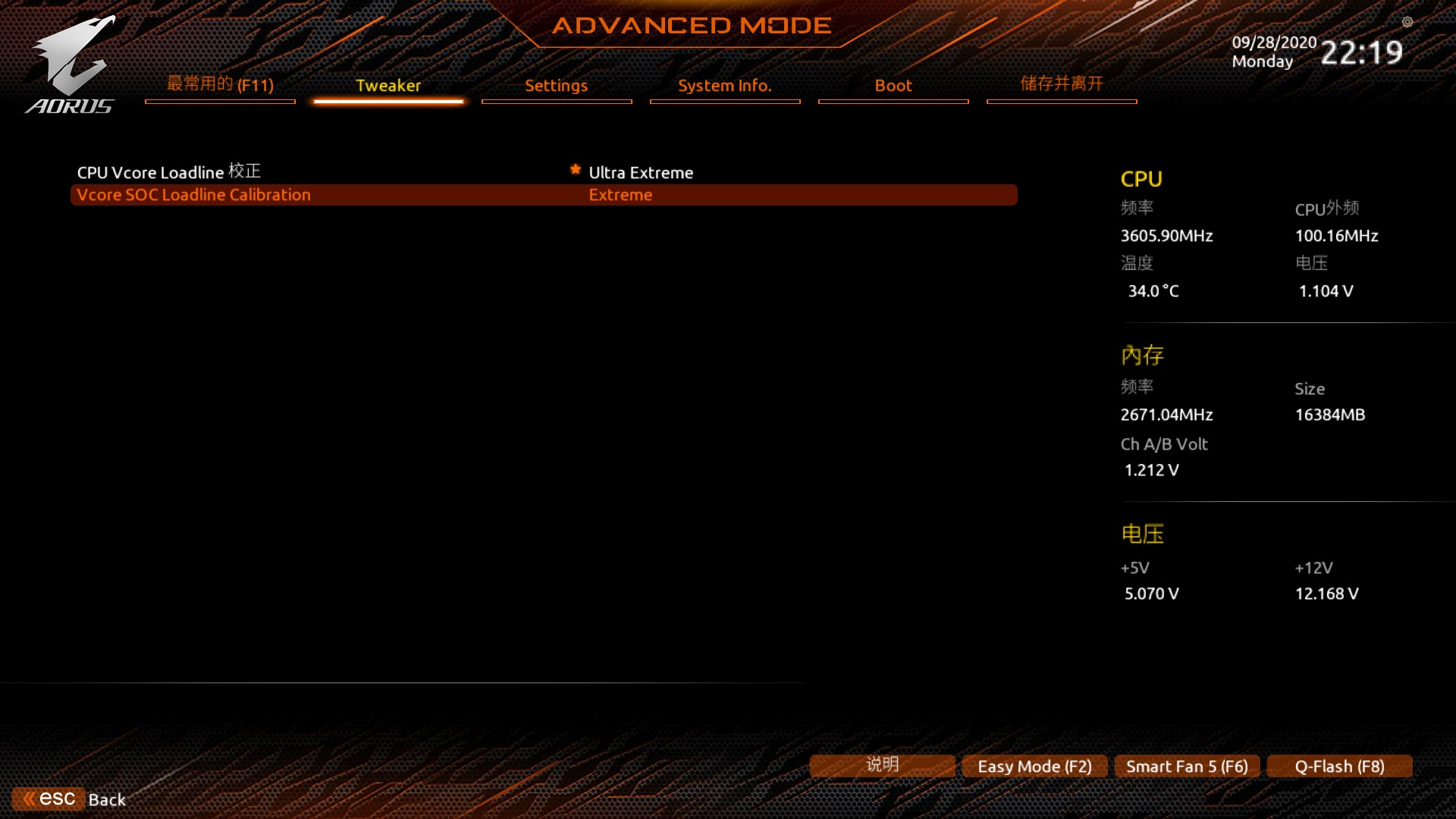Switch to the 储存并离开 save and exit tab
Screen dimensions: 1456x819
point(1061,84)
